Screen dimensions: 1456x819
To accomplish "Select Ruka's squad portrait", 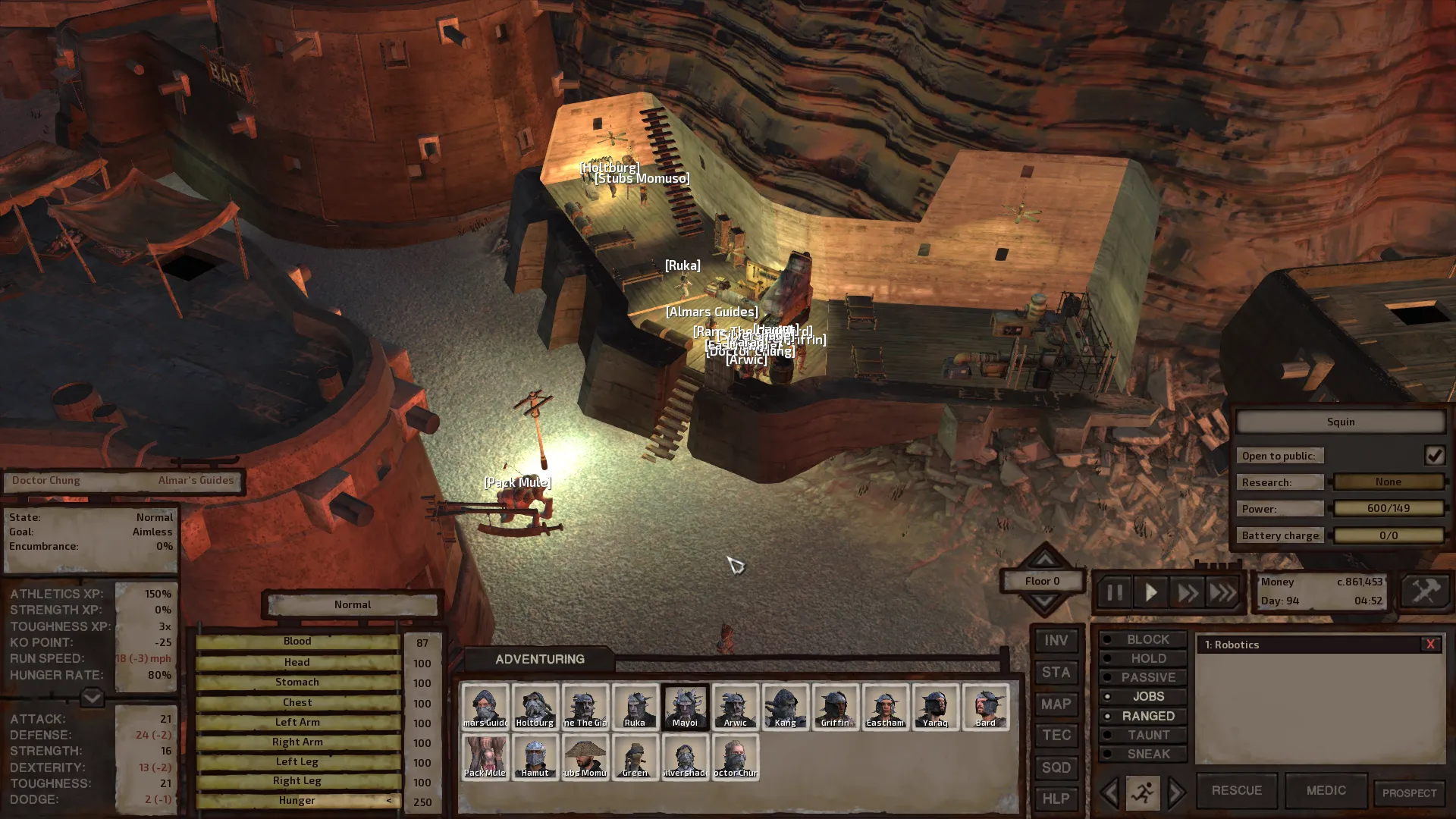I will coord(635,707).
